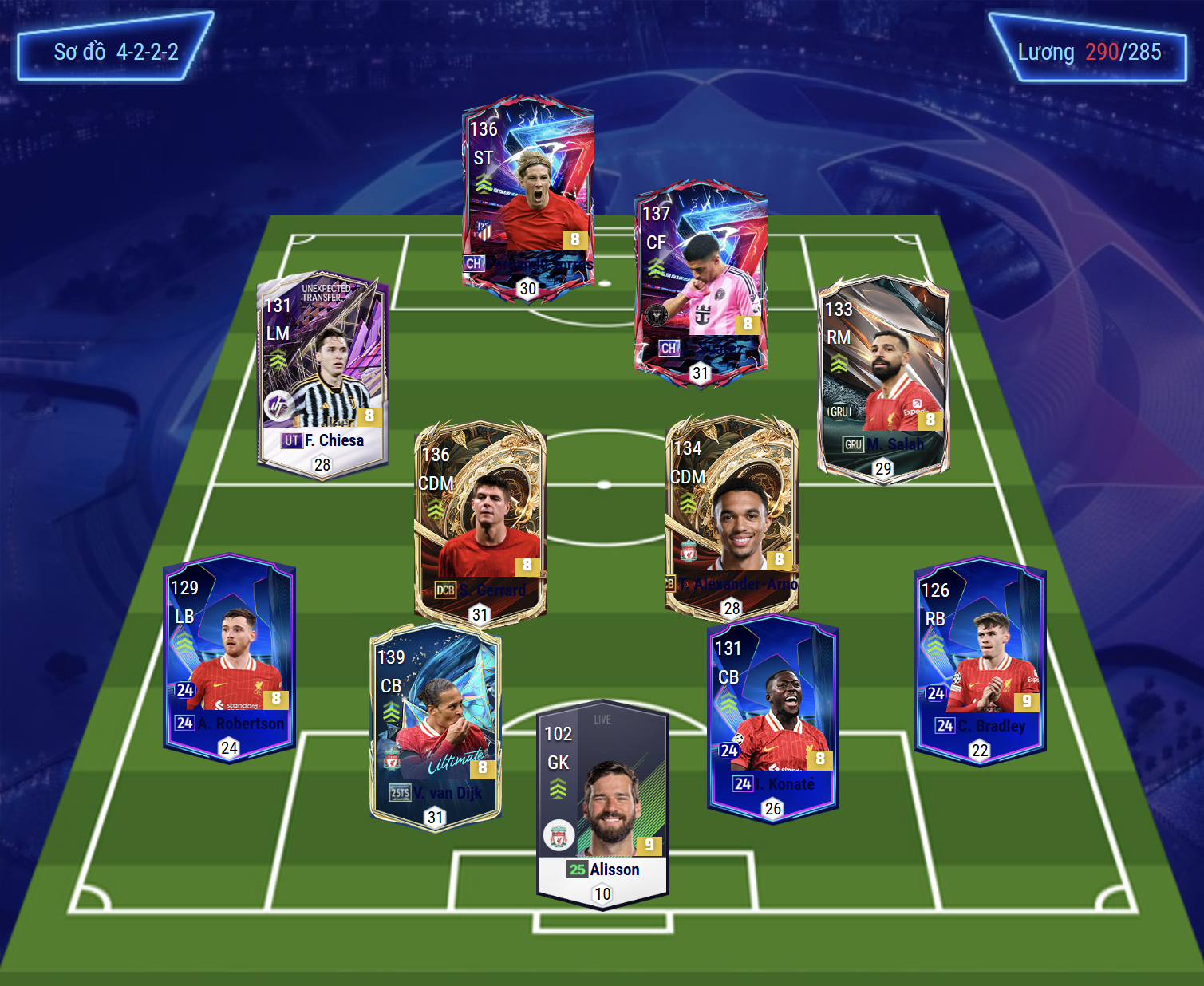Choose the C. Bradley RB card
This screenshot has width=1204, height=986.
pyautogui.click(x=979, y=660)
